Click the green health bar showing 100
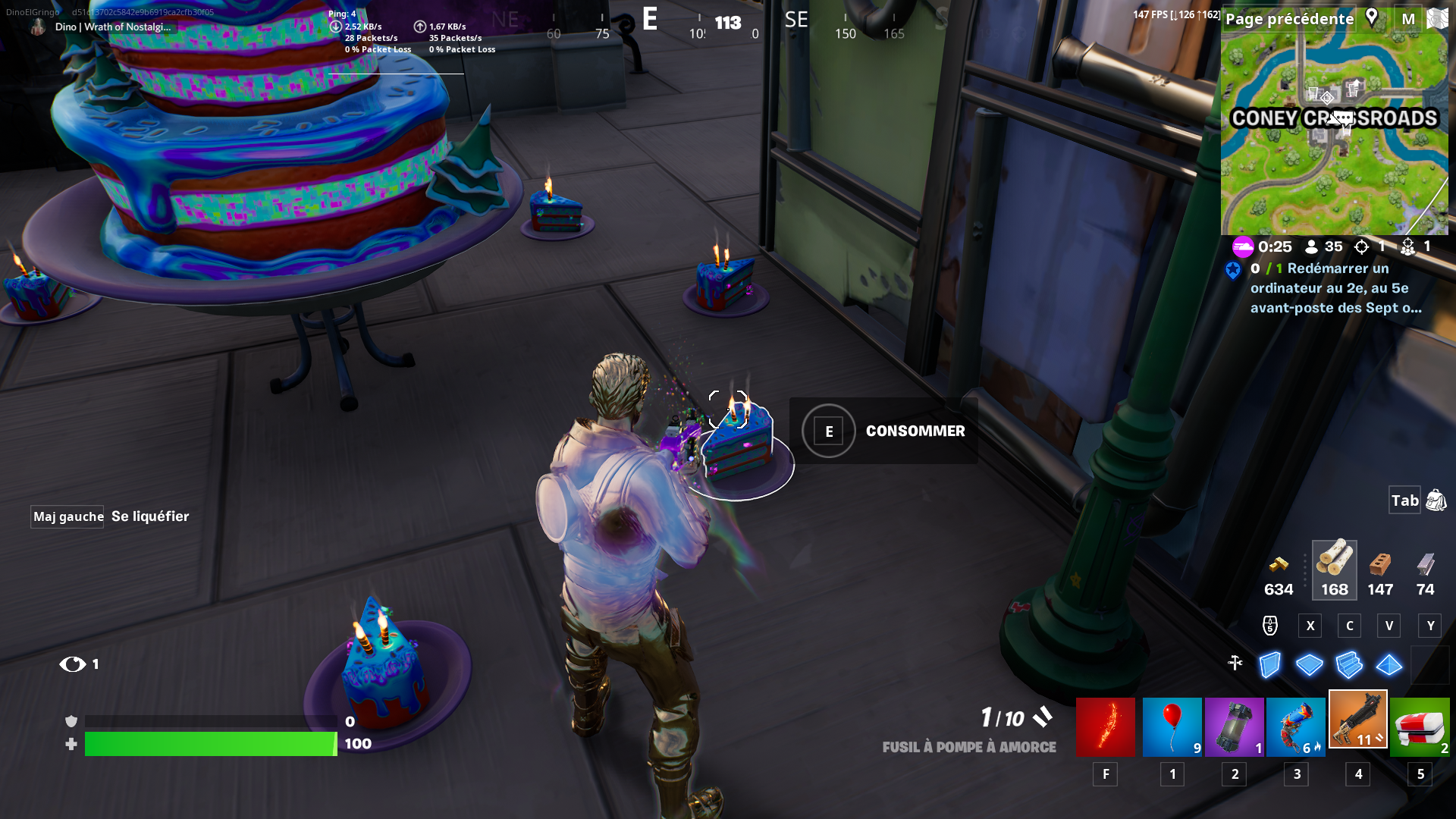This screenshot has height=819, width=1456. (x=211, y=745)
